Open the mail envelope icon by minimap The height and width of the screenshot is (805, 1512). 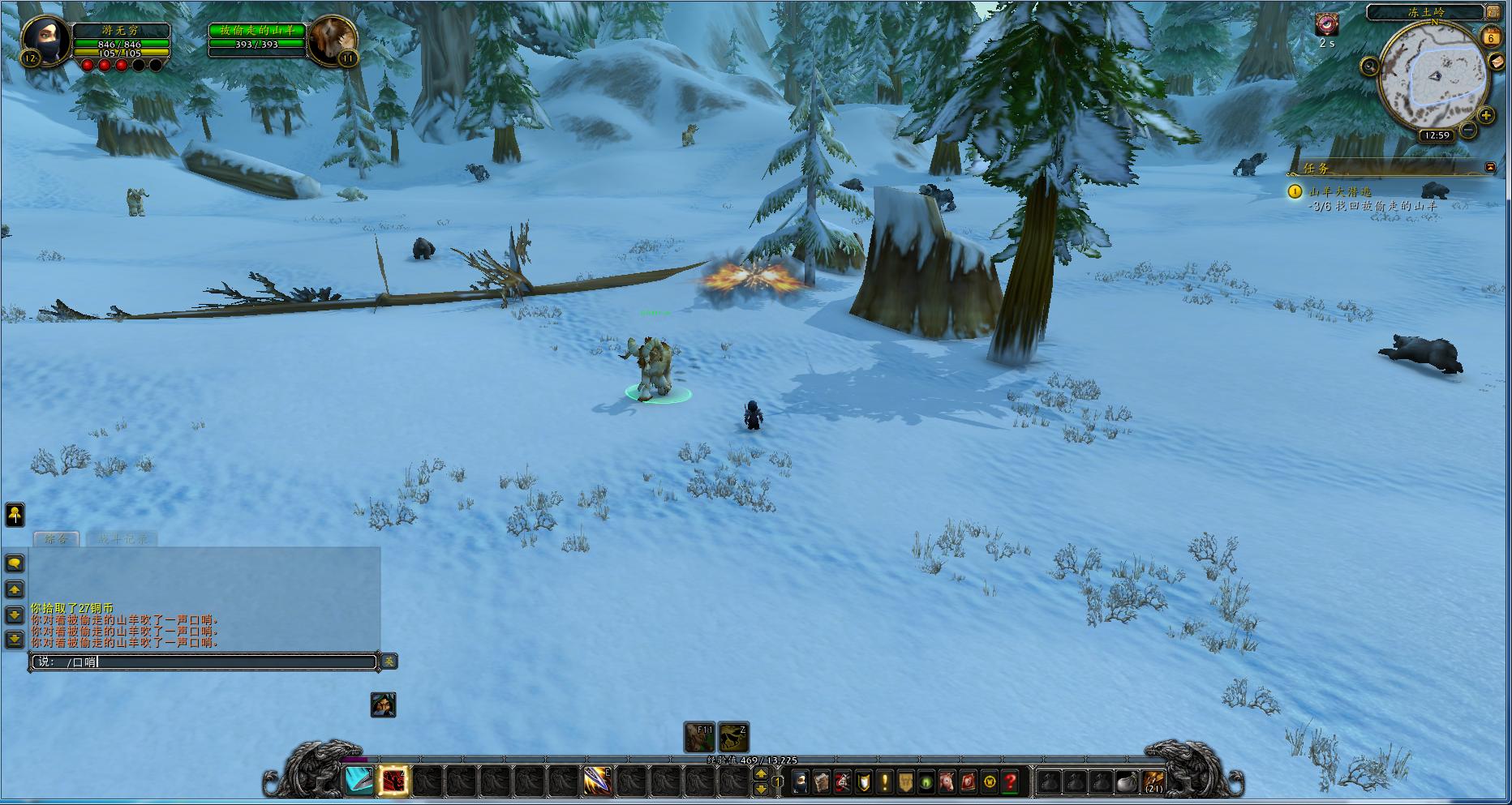(x=1497, y=62)
